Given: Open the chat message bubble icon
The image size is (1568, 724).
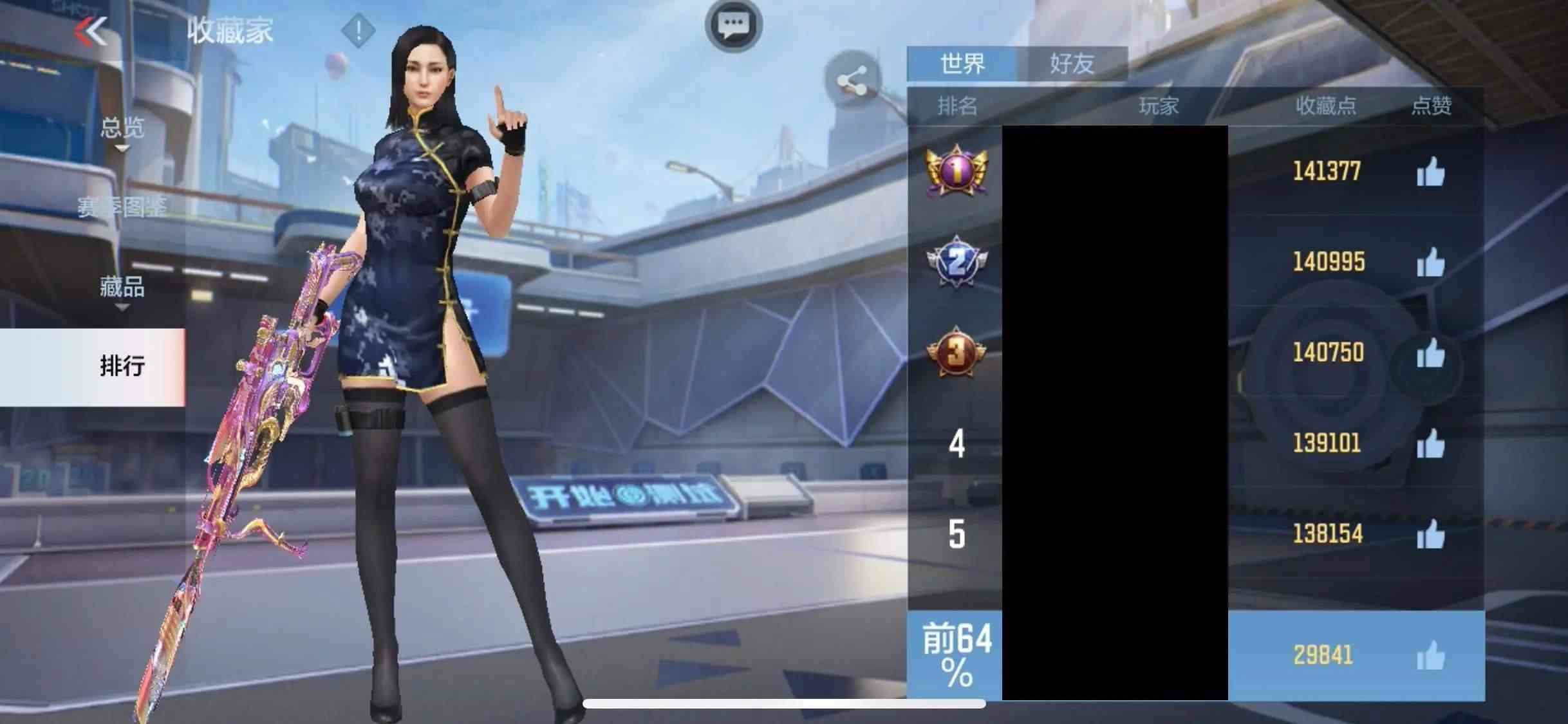Looking at the screenshot, I should [x=734, y=24].
